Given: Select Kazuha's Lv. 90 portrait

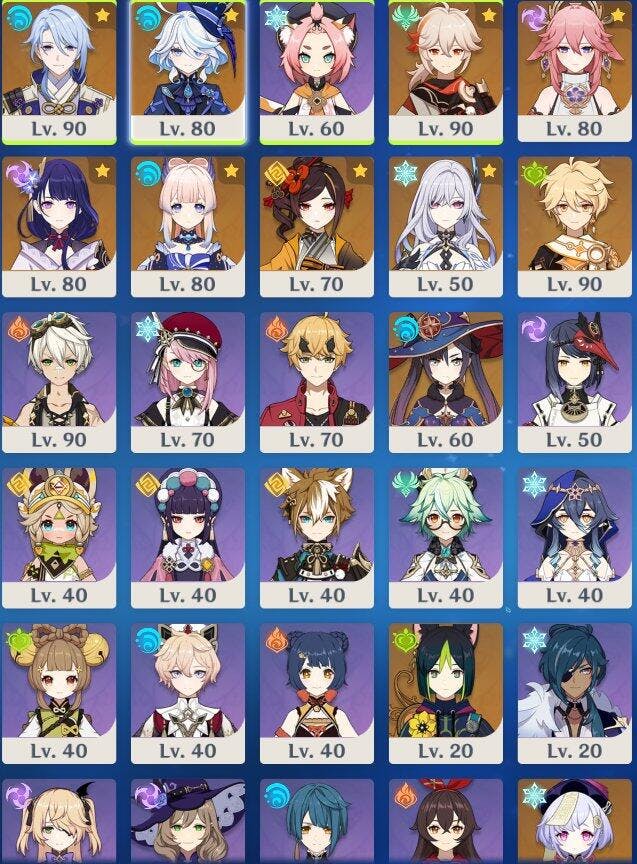Looking at the screenshot, I should pyautogui.click(x=446, y=60).
